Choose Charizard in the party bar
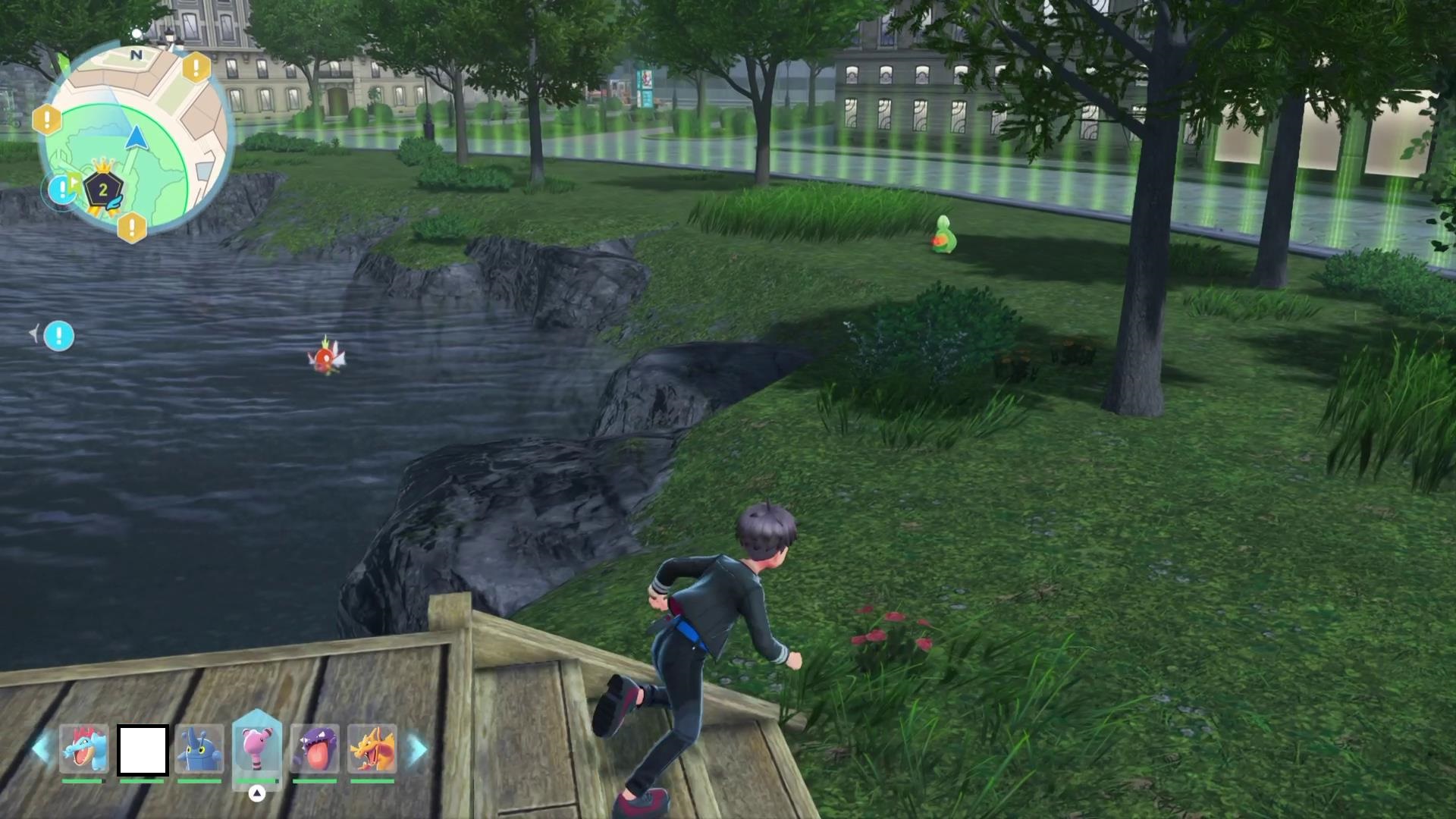 (372, 749)
